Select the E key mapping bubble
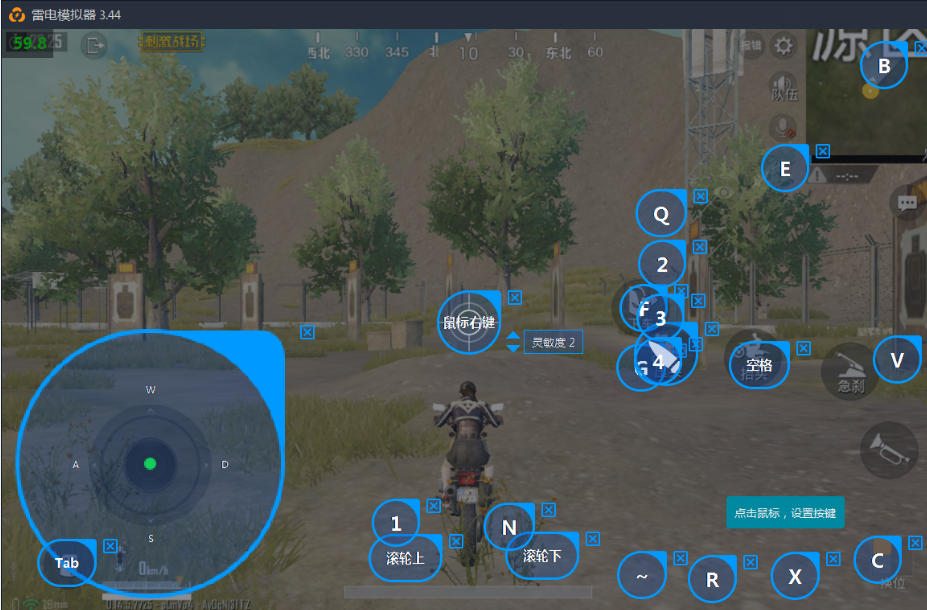This screenshot has height=610, width=927. coord(785,169)
